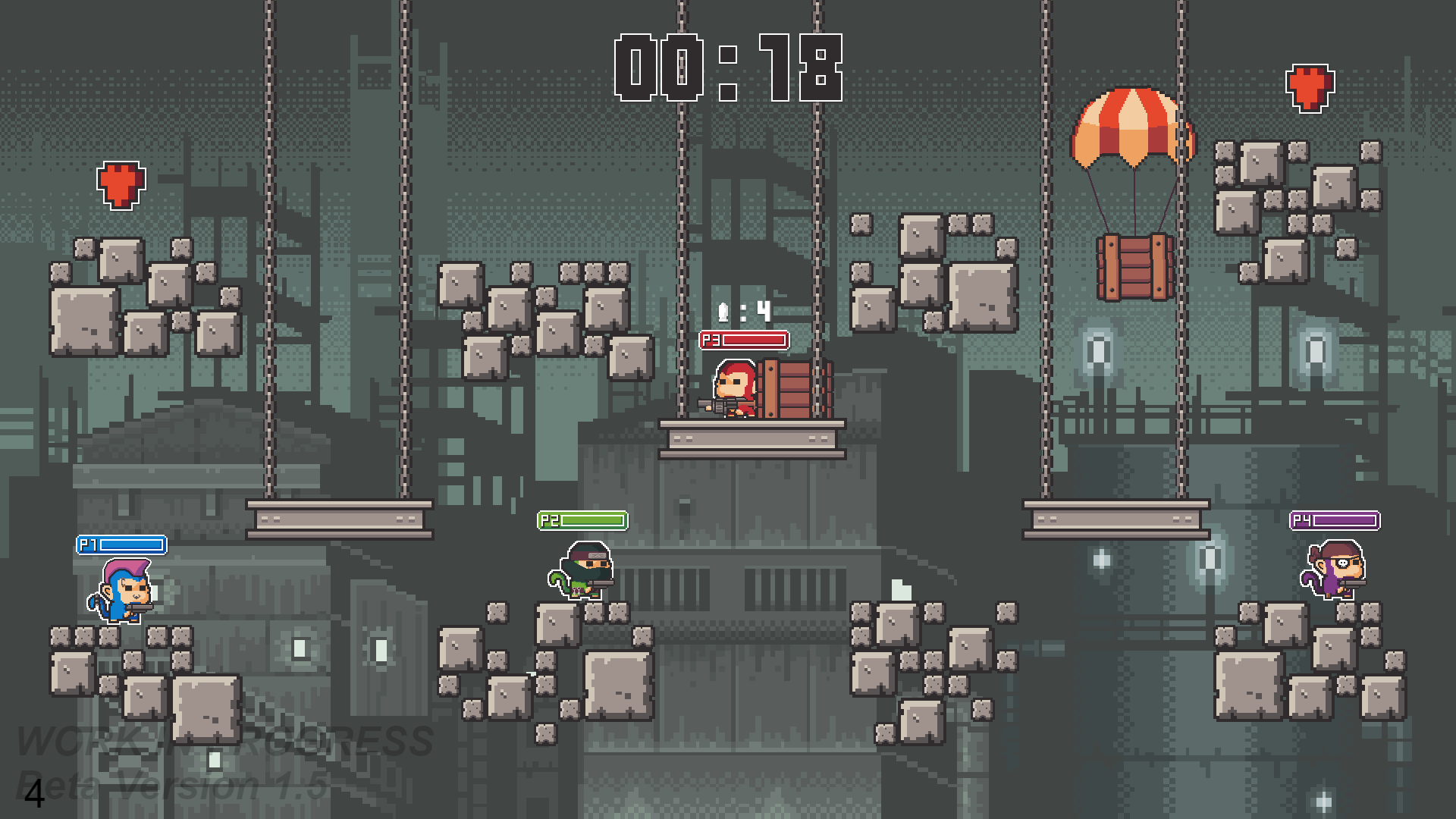Click the red heart pickup on the left

click(120, 184)
